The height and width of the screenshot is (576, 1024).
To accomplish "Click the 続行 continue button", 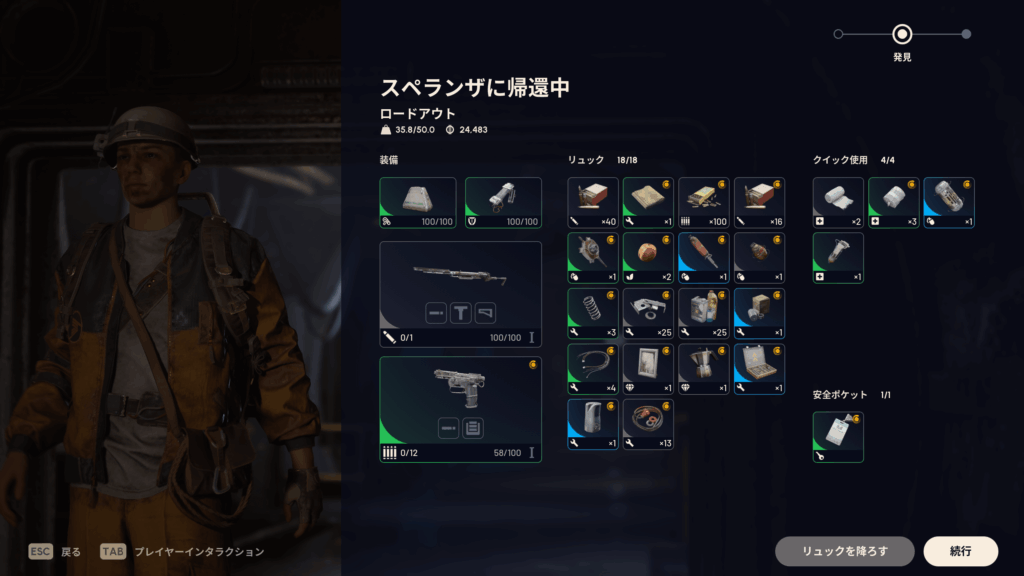I will pyautogui.click(x=960, y=551).
